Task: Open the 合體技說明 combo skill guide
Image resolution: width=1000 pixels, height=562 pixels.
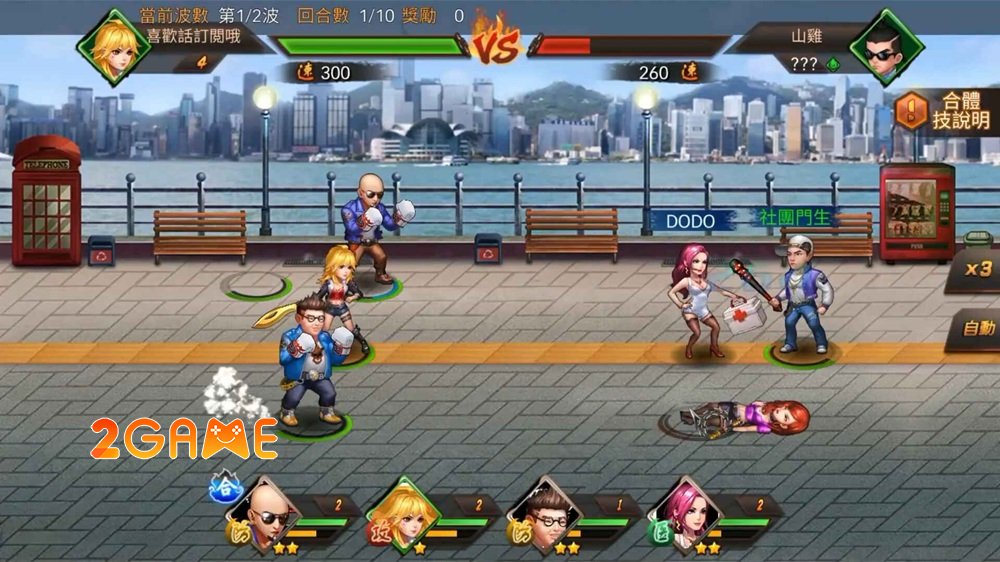Action: coord(944,110)
